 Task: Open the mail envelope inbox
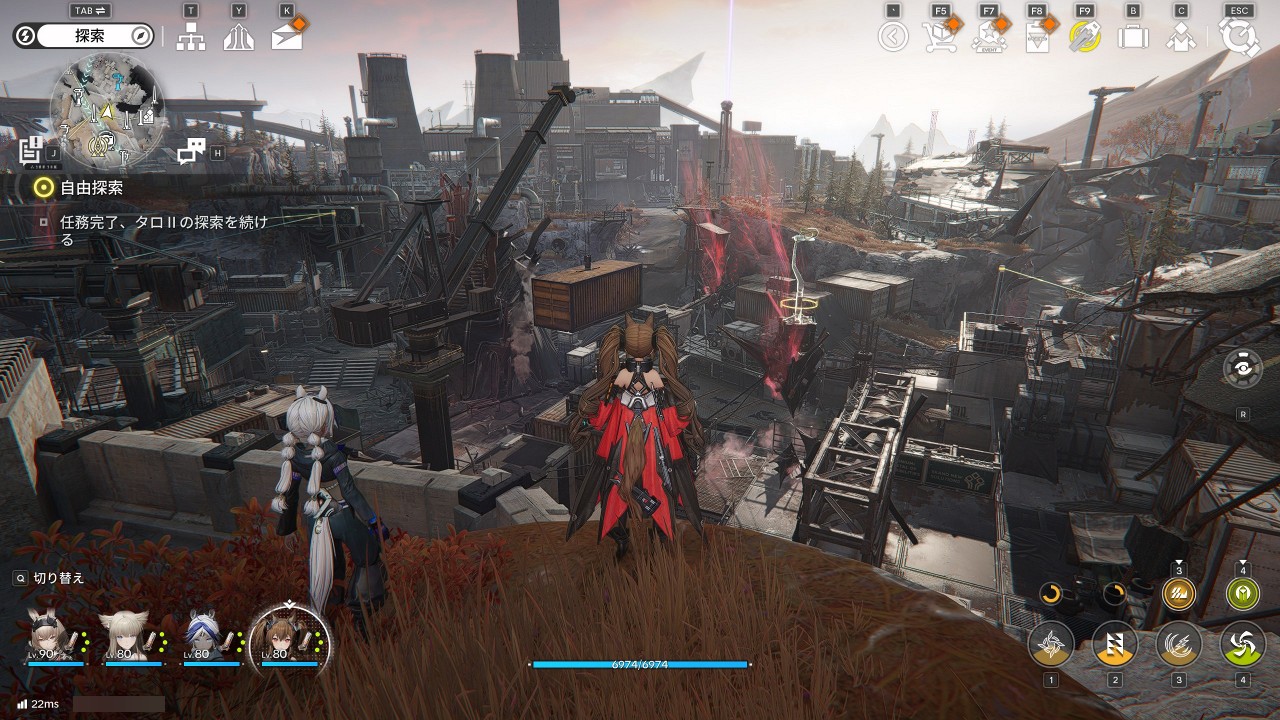pyautogui.click(x=287, y=37)
